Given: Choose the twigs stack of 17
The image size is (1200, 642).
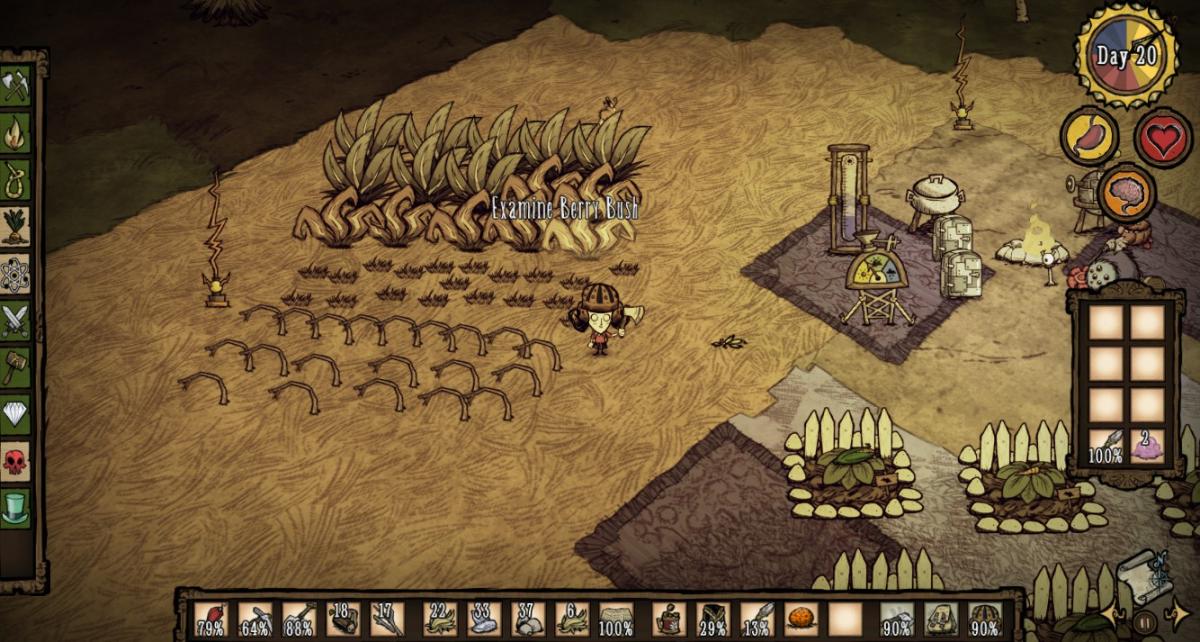Looking at the screenshot, I should point(386,618).
